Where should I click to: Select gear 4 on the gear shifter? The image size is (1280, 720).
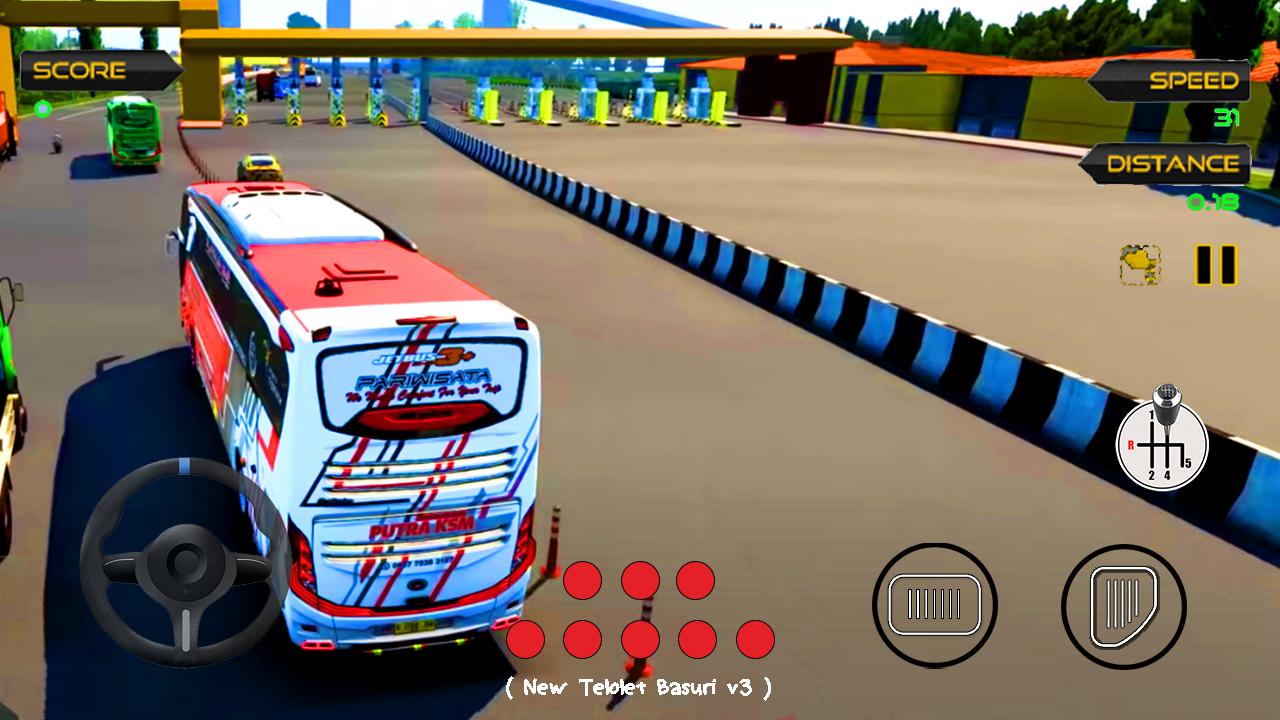tap(1167, 475)
